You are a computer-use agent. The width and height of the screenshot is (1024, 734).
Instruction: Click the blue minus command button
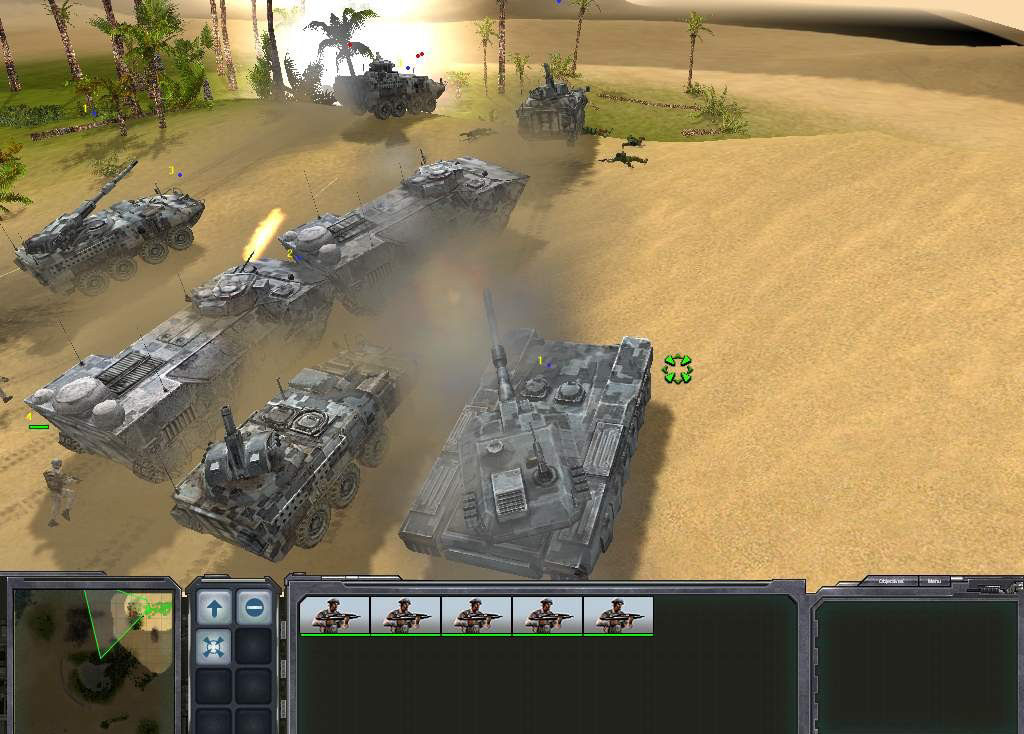tap(254, 607)
